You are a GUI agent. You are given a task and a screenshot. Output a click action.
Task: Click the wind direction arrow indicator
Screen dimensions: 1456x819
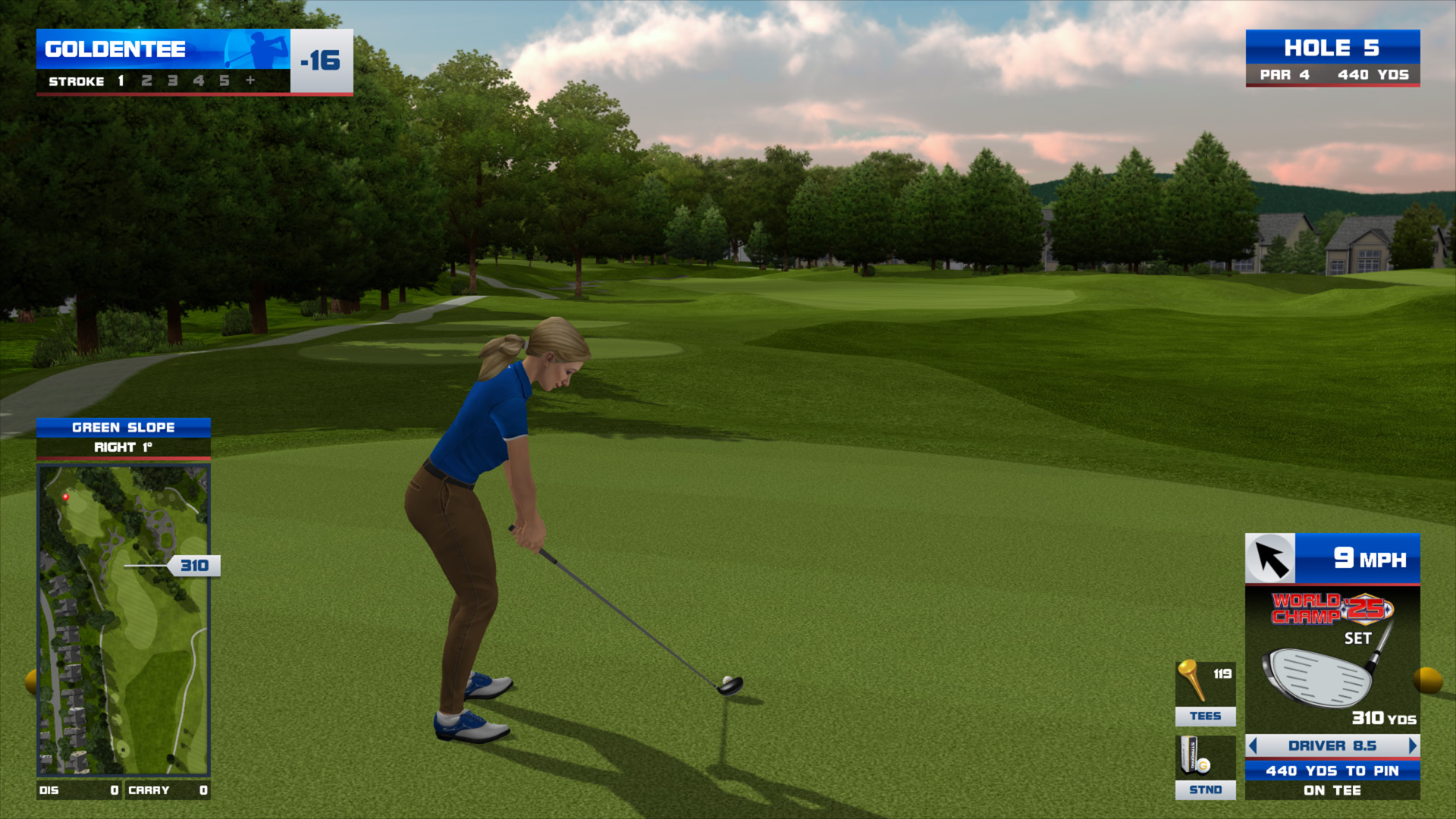pos(1270,560)
